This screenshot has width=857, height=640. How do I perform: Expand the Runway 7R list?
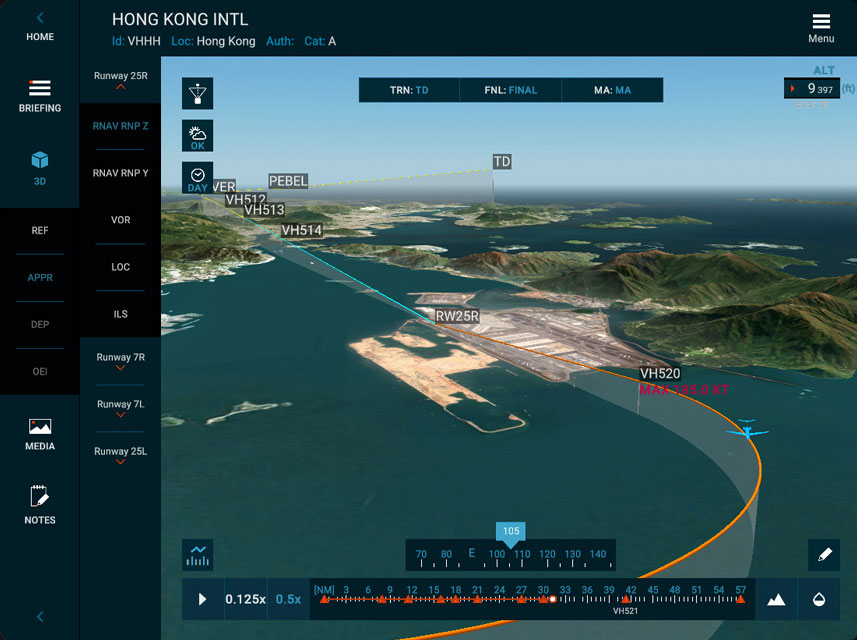point(120,362)
